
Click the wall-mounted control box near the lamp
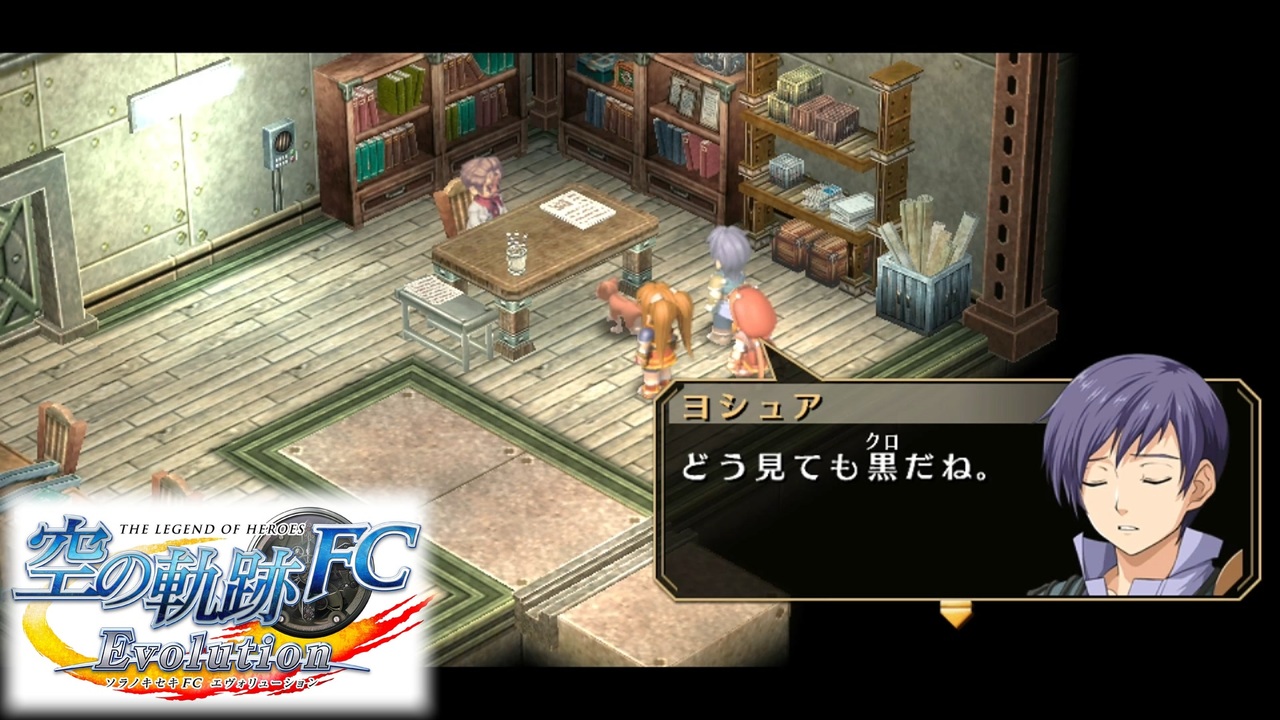(x=278, y=145)
